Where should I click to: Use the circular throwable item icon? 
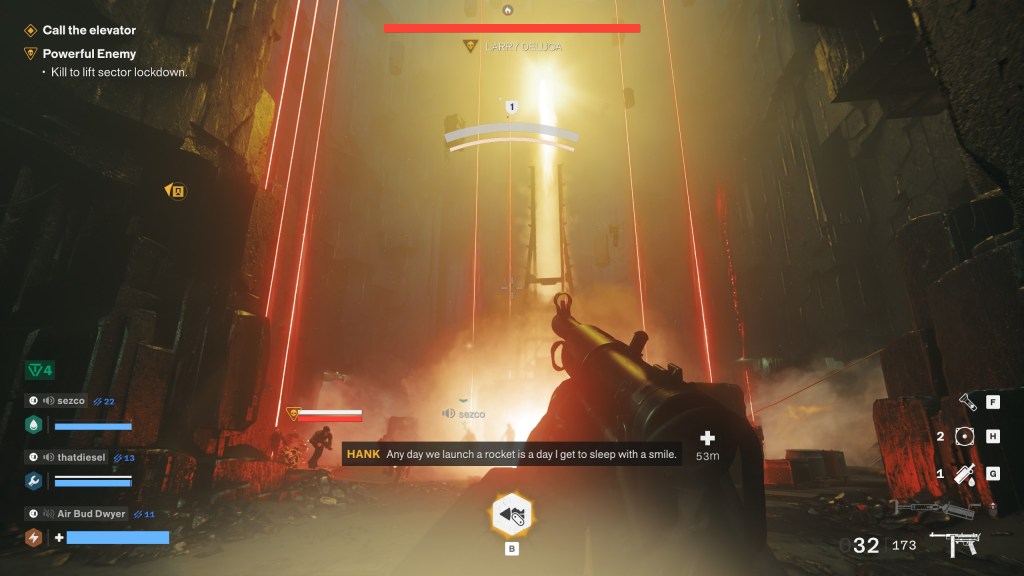[x=964, y=436]
